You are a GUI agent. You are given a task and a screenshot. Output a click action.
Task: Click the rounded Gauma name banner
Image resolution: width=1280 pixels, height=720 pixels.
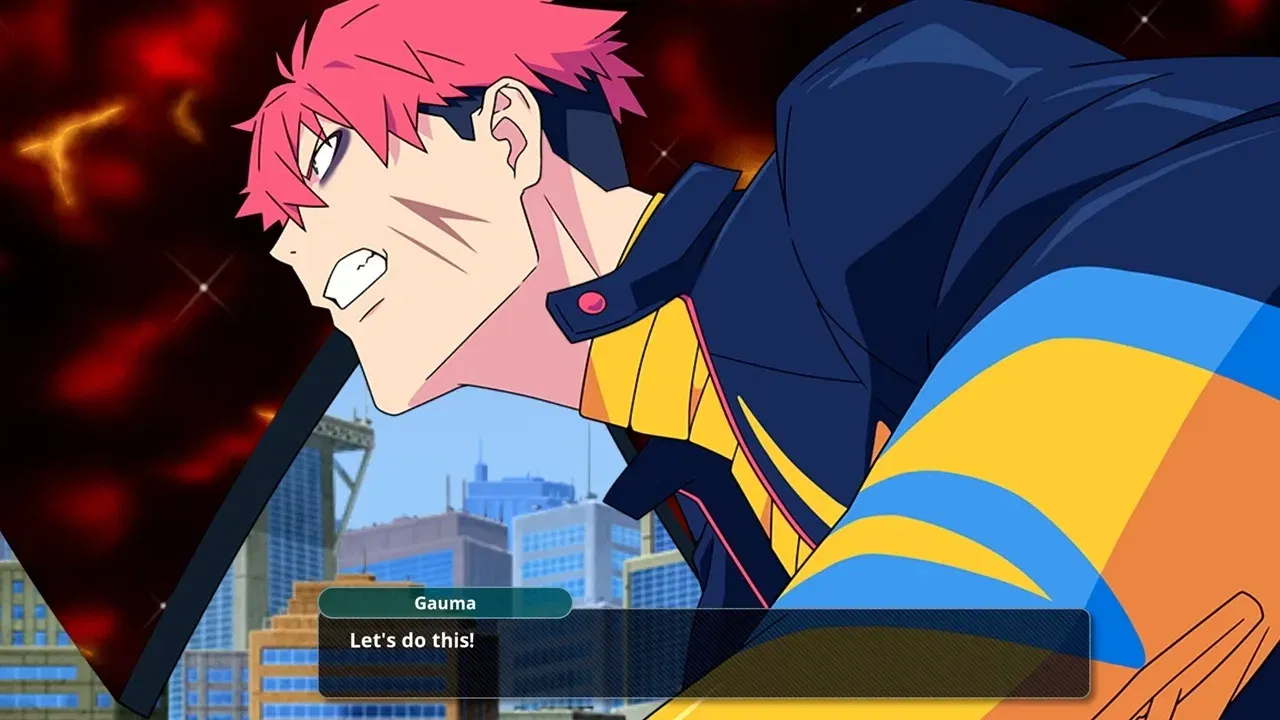[x=445, y=602]
